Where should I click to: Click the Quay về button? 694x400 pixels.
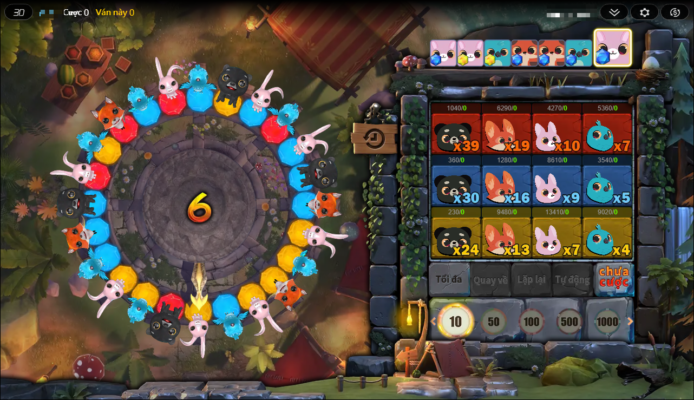[490, 280]
